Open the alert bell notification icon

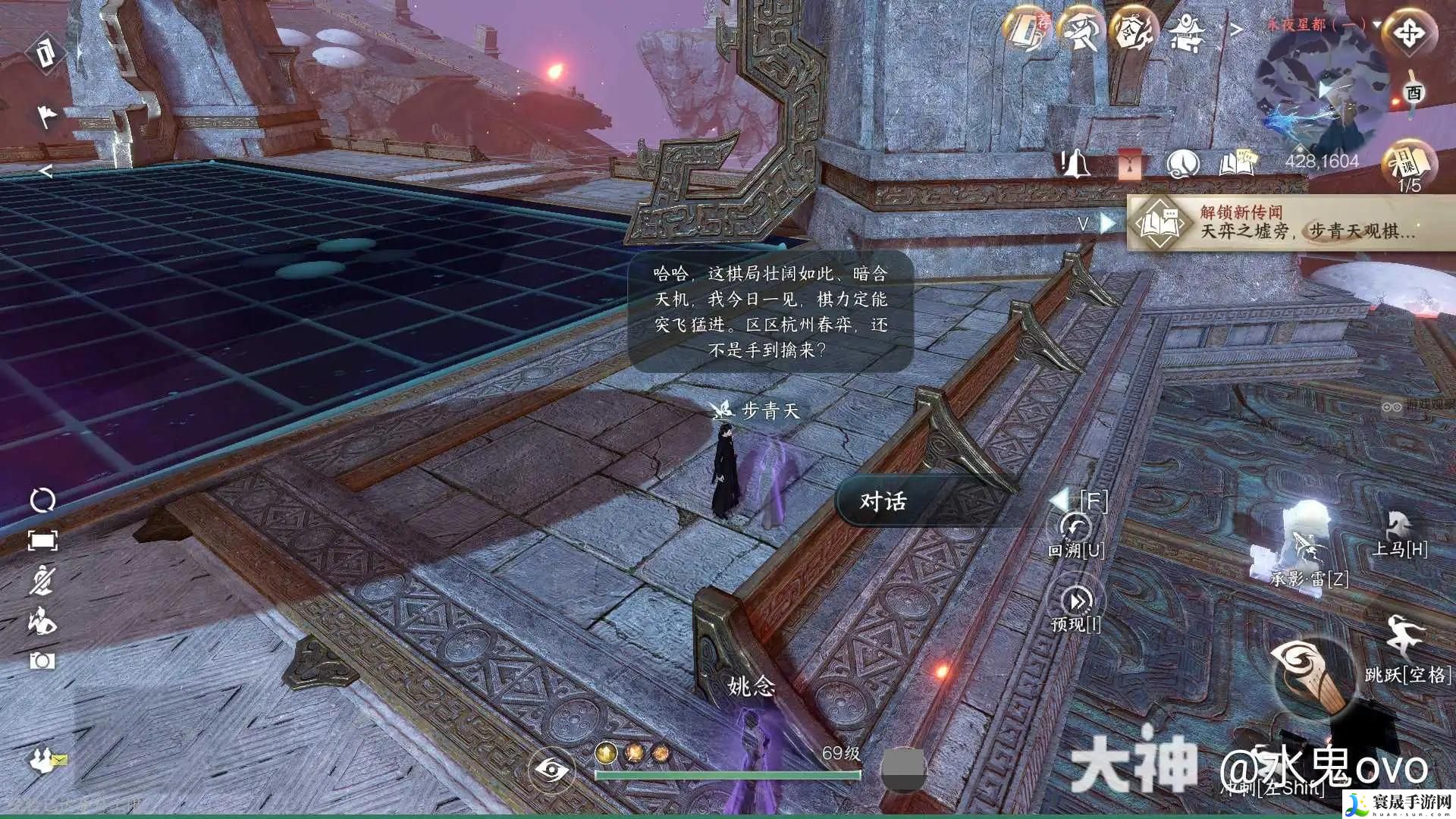(x=1074, y=163)
